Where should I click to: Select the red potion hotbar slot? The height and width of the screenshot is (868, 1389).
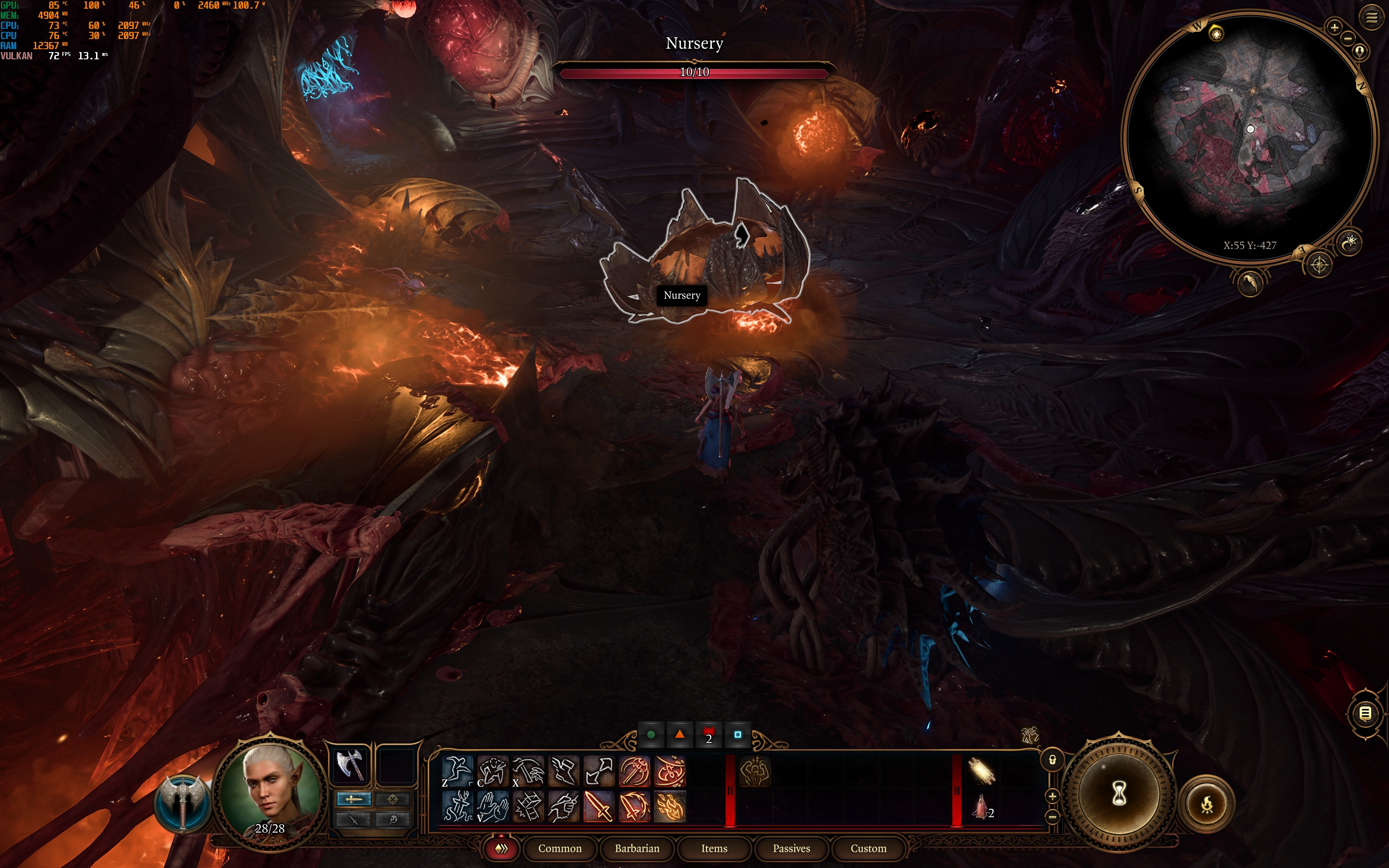(x=981, y=806)
